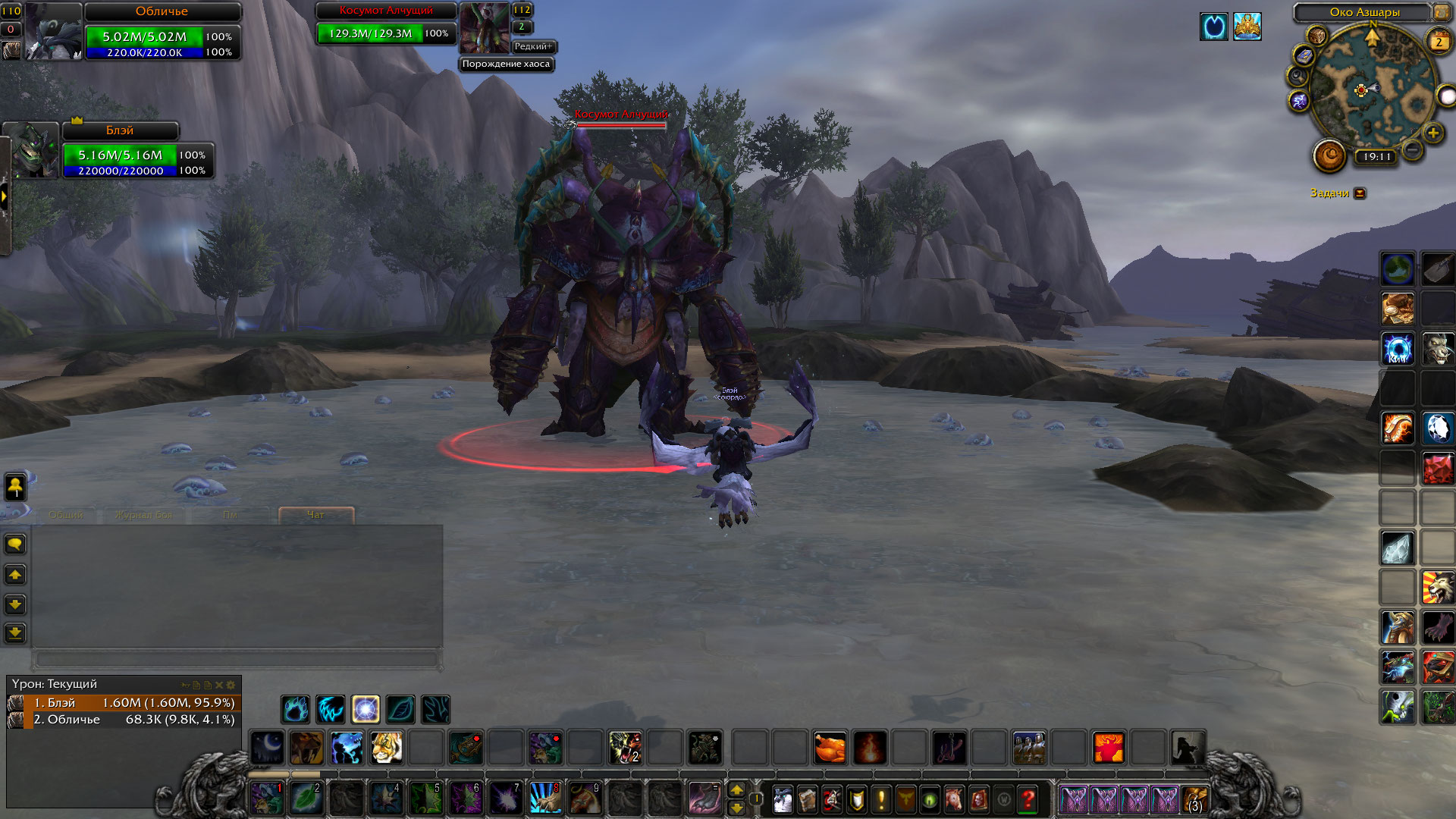Open the chat speech bubble menu
The image size is (1456, 819).
[x=15, y=544]
